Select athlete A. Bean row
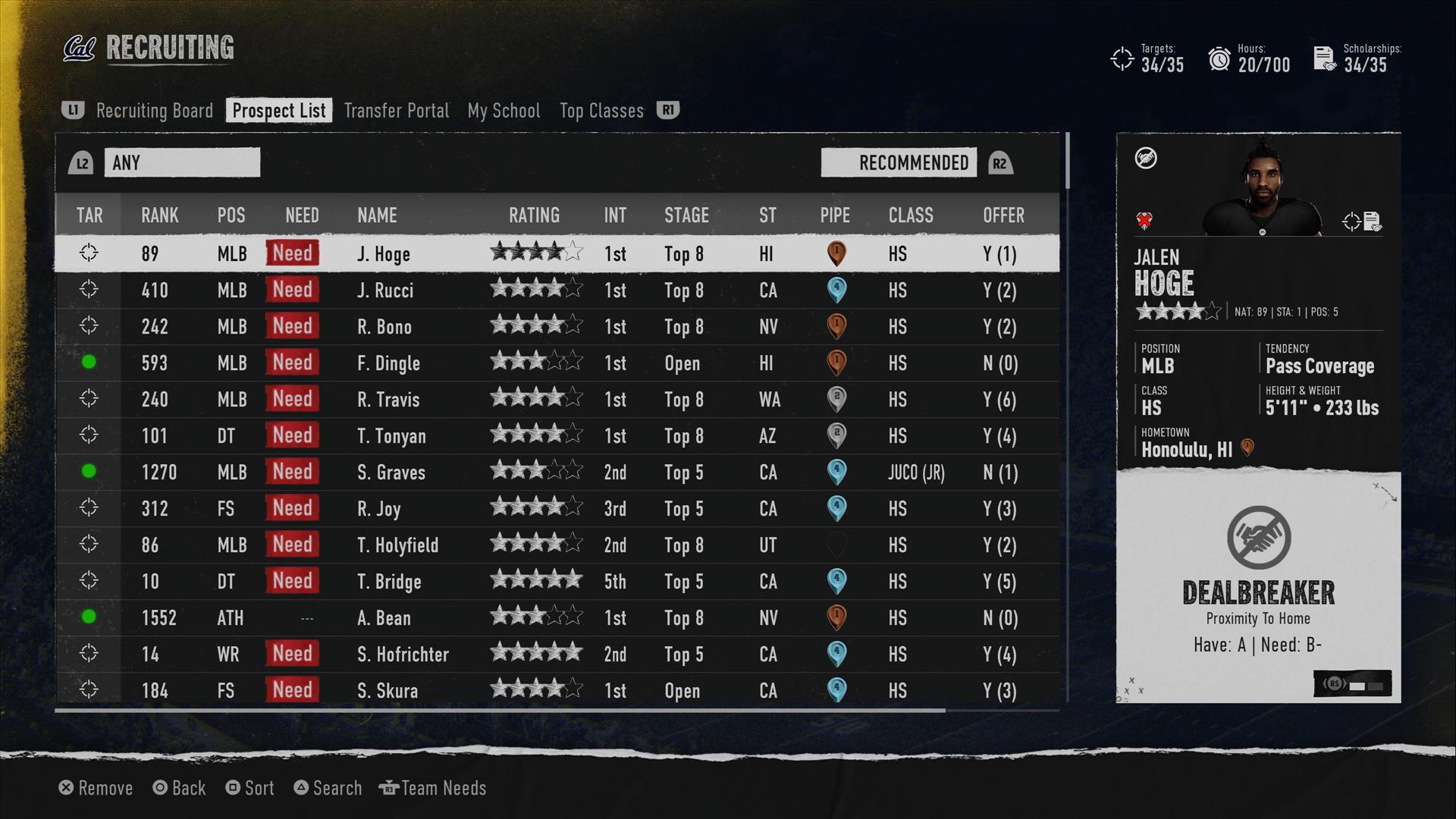Screen dimensions: 1456x819 384,618
